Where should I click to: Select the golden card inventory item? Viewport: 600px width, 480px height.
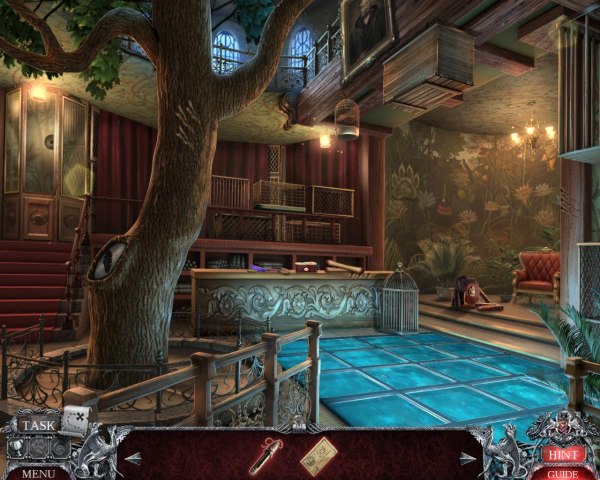coord(318,455)
